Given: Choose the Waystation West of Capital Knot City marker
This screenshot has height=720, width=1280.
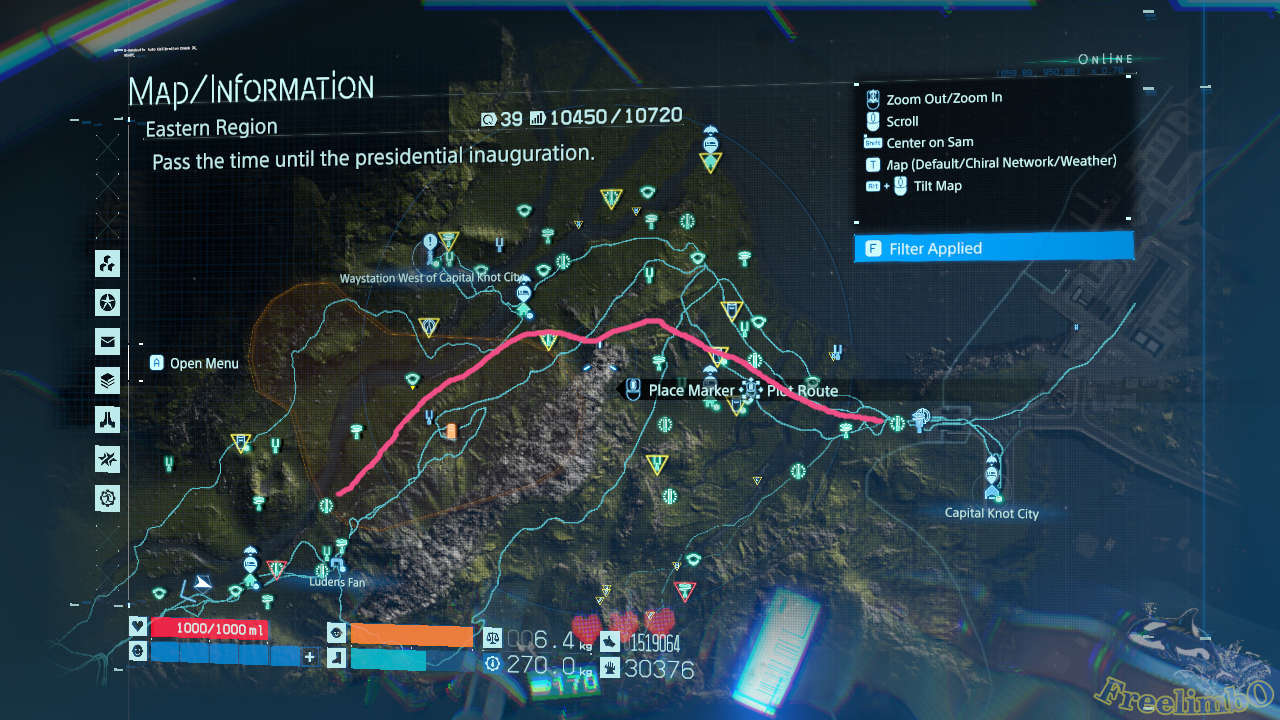Looking at the screenshot, I should [522, 294].
